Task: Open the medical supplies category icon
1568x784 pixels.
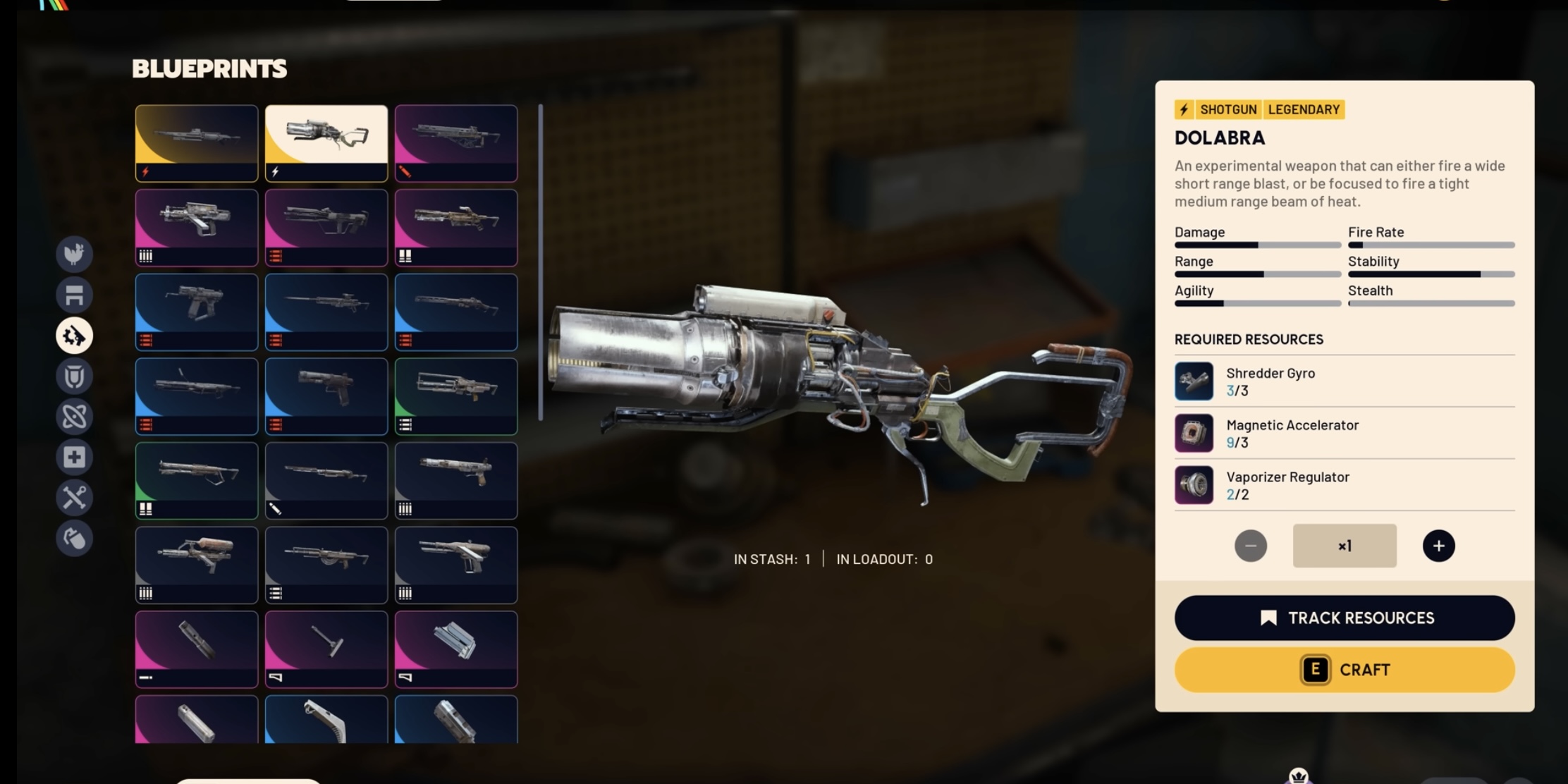Action: click(74, 457)
